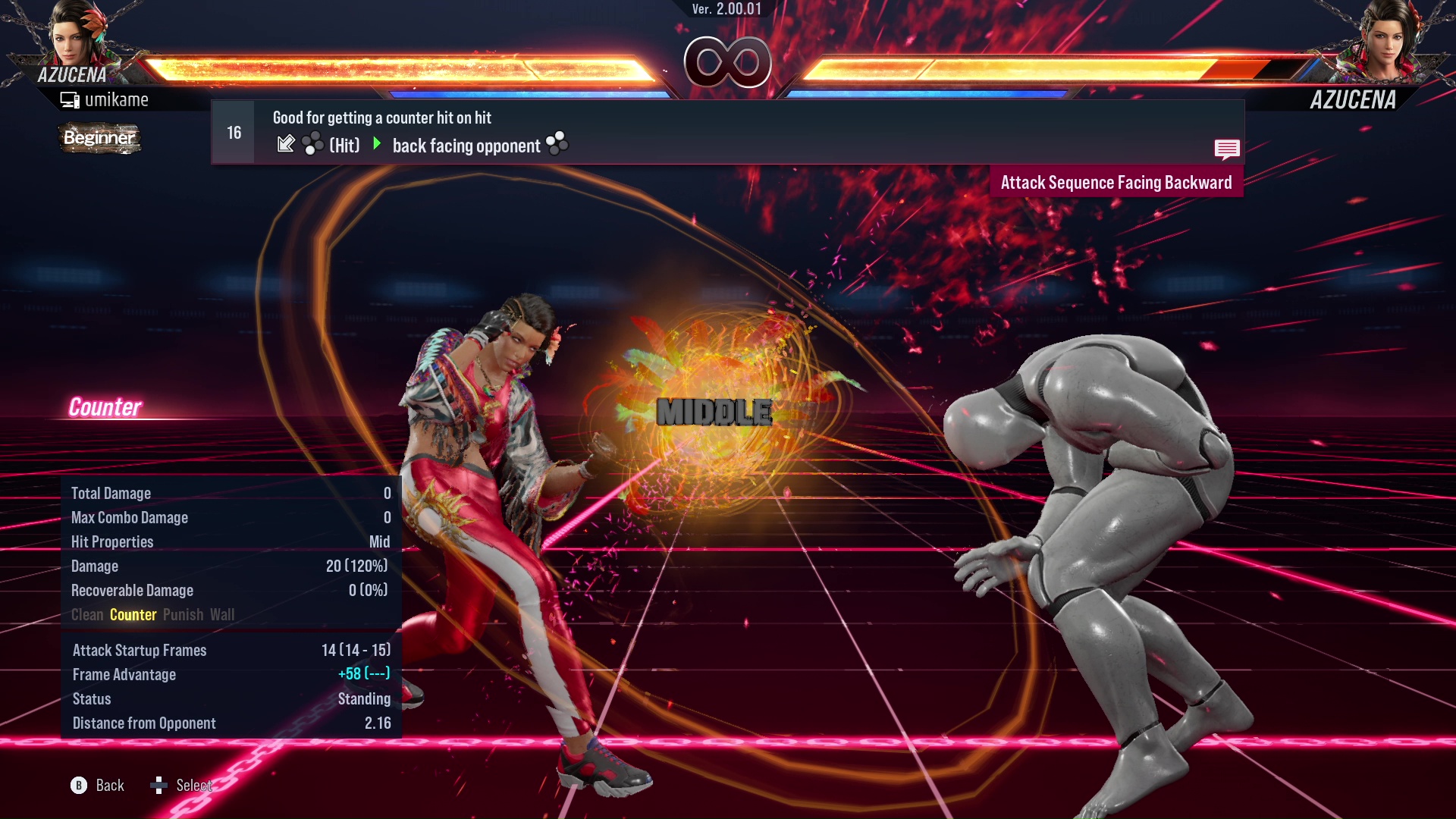Open step number 16 in the sequence list

[x=233, y=131]
